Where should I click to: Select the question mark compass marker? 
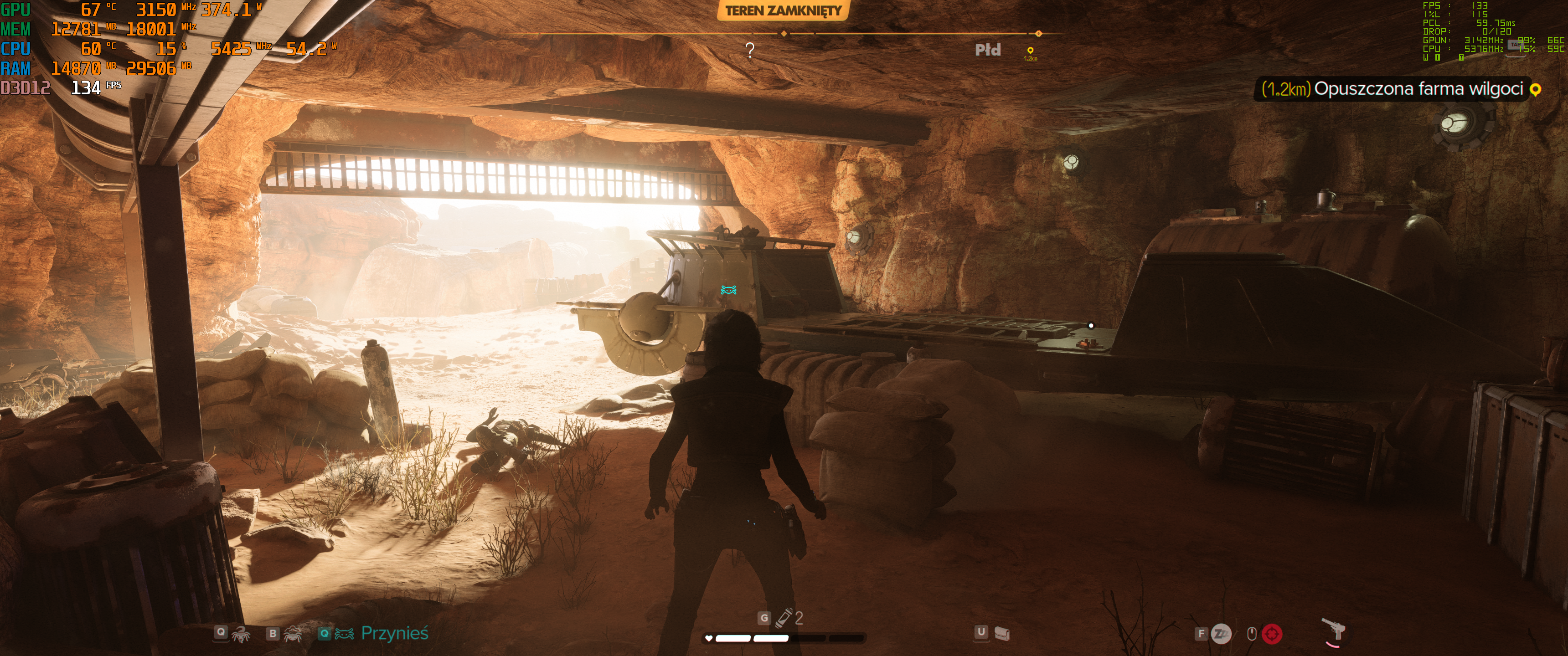(750, 50)
